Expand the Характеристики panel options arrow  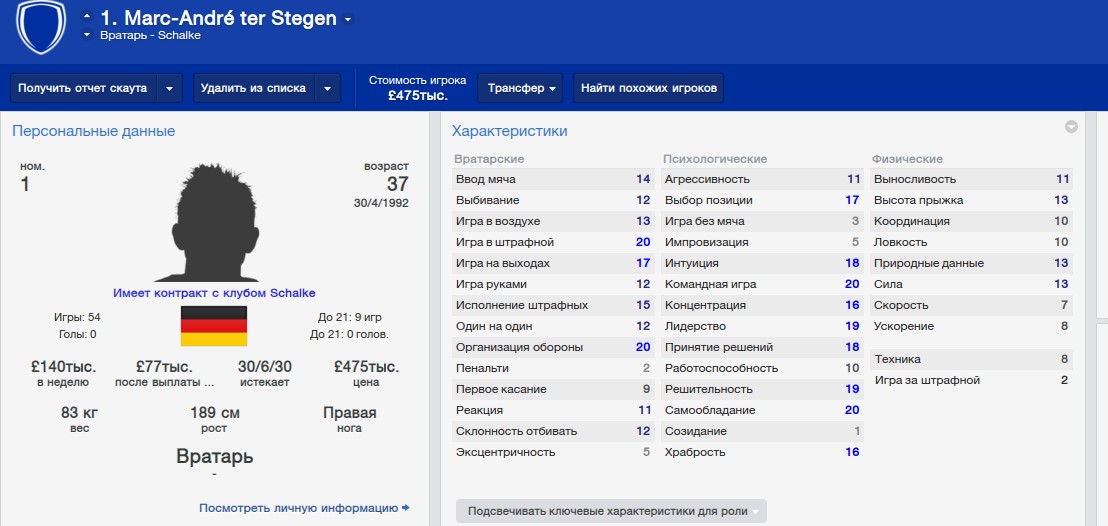point(1071,127)
